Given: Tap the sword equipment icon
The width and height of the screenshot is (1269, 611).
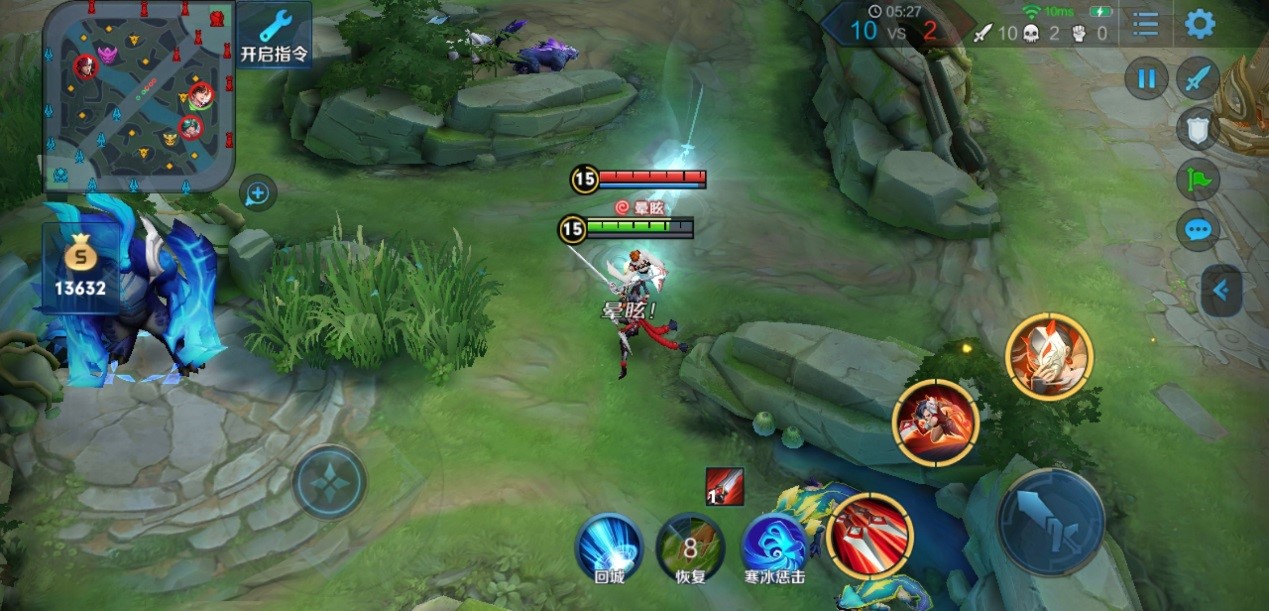Looking at the screenshot, I should pos(1197,78).
